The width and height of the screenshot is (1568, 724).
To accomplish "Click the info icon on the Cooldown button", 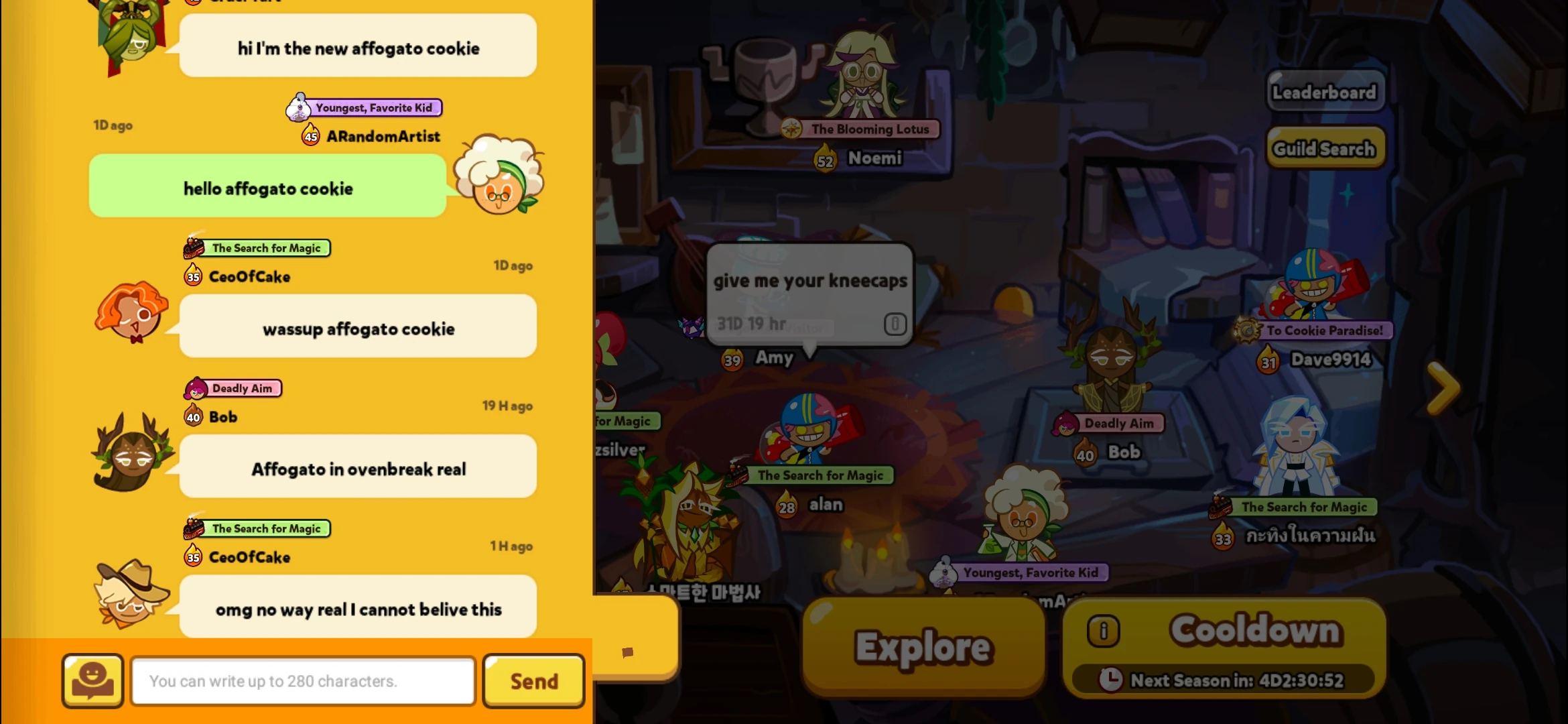I will point(1103,630).
